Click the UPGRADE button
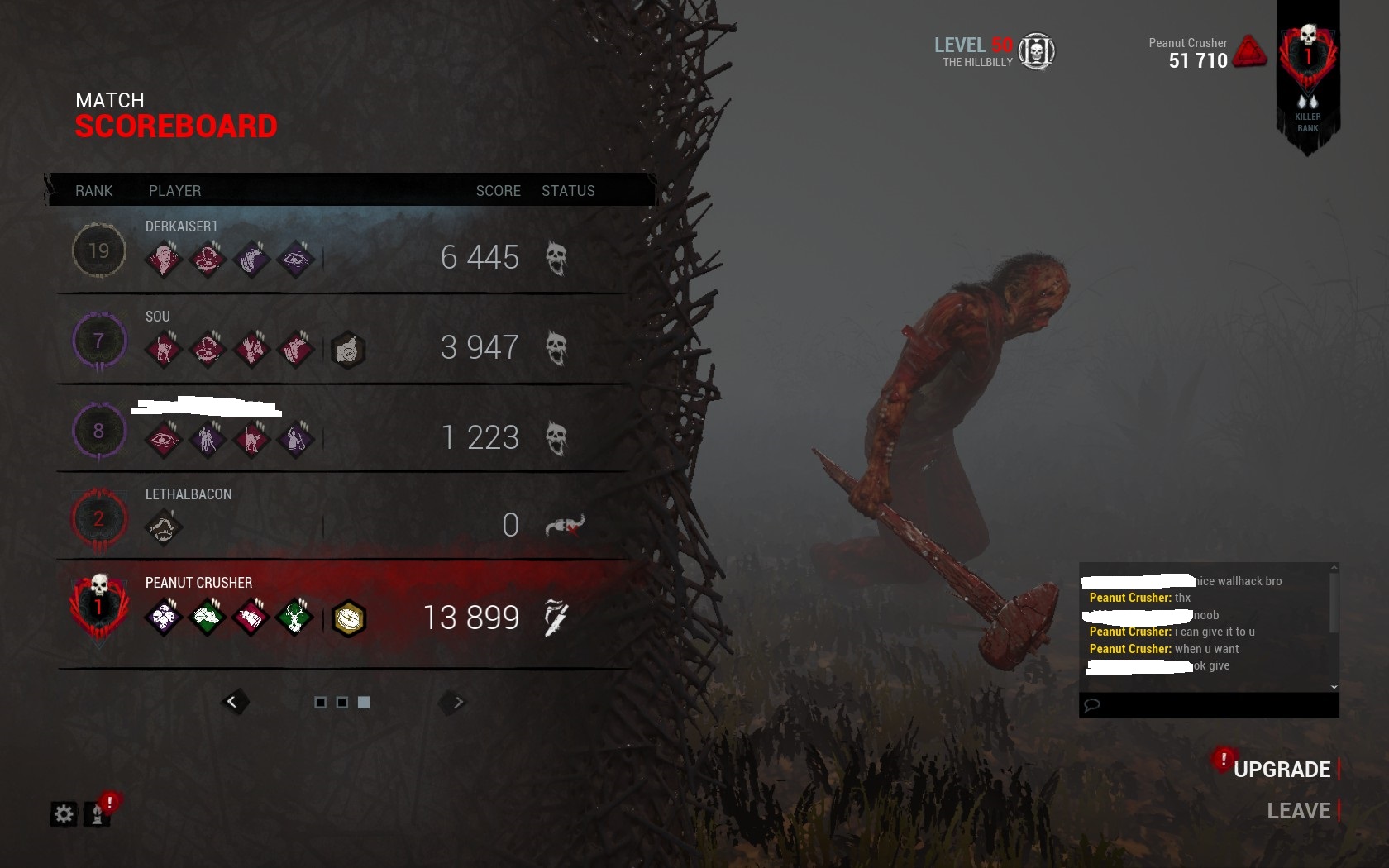Viewport: 1389px width, 868px height. coord(1281,770)
